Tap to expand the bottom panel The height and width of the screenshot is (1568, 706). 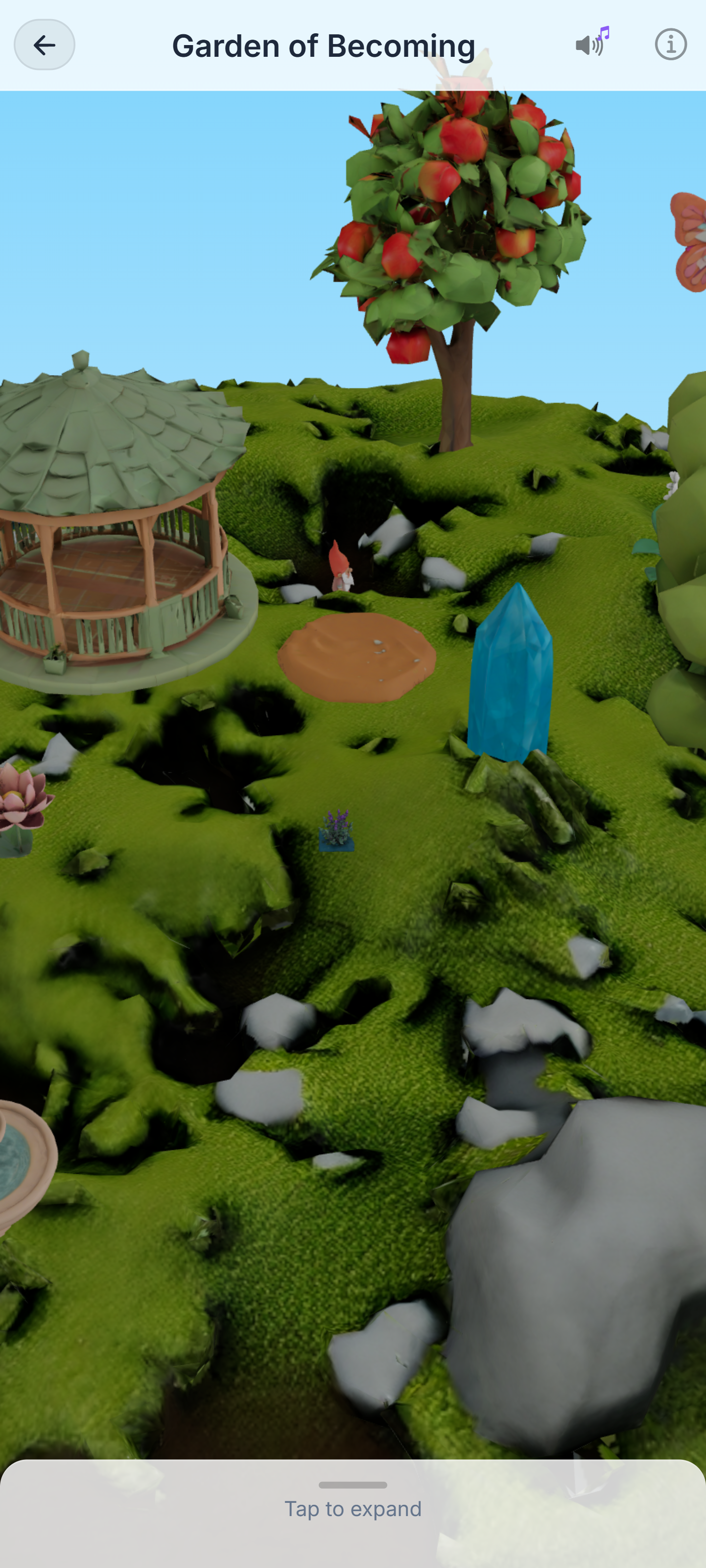point(353,1507)
